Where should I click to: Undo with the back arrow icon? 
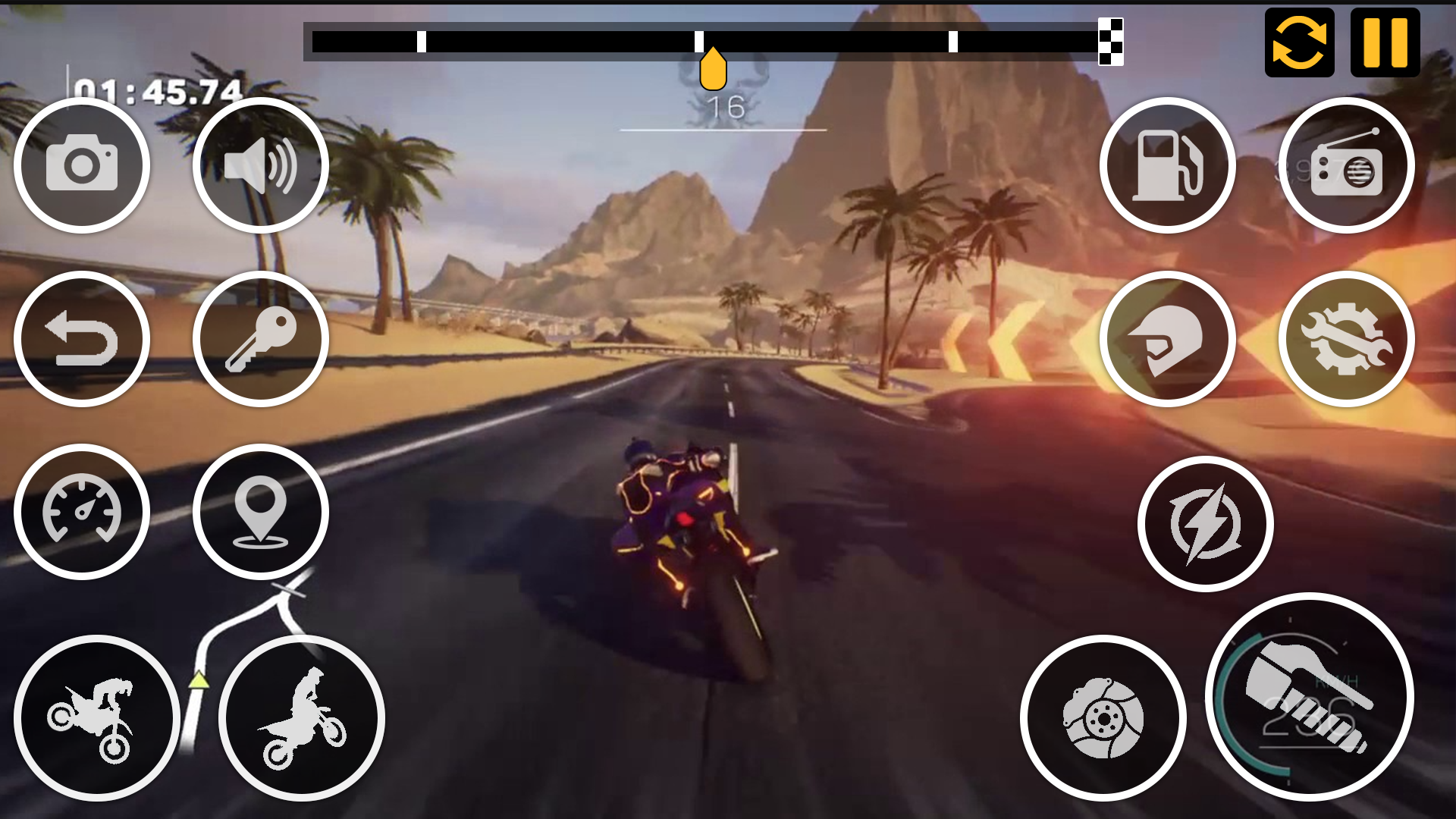tap(83, 339)
